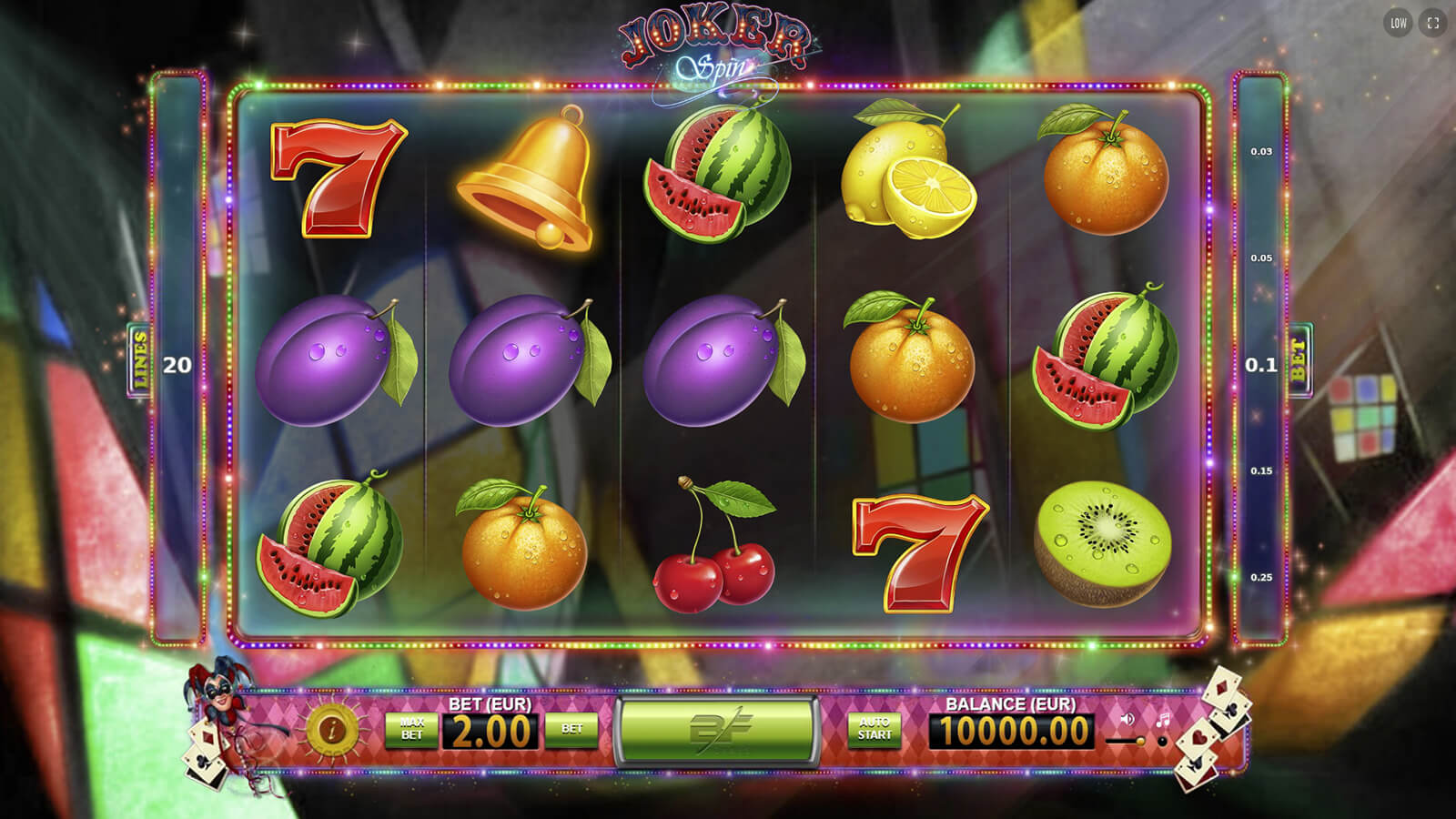
Task: Activate AUTO START
Action: point(874,730)
